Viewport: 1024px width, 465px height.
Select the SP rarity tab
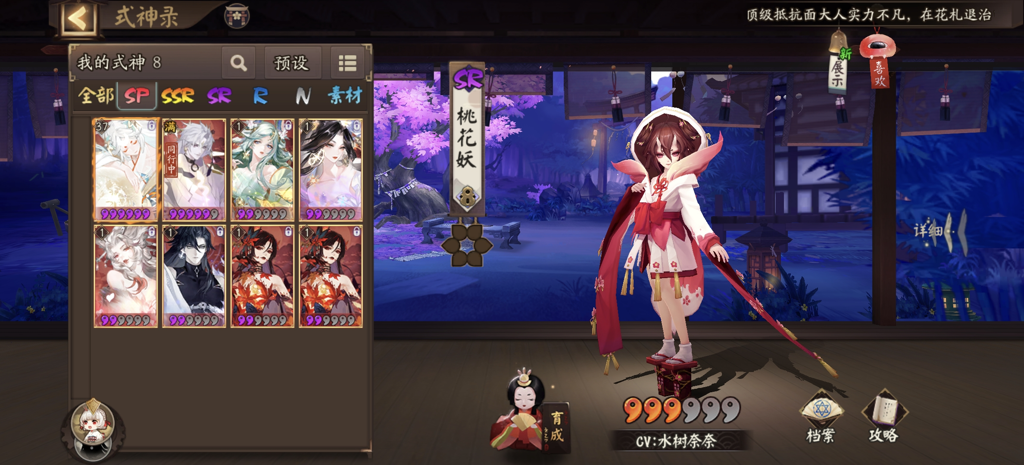point(137,96)
